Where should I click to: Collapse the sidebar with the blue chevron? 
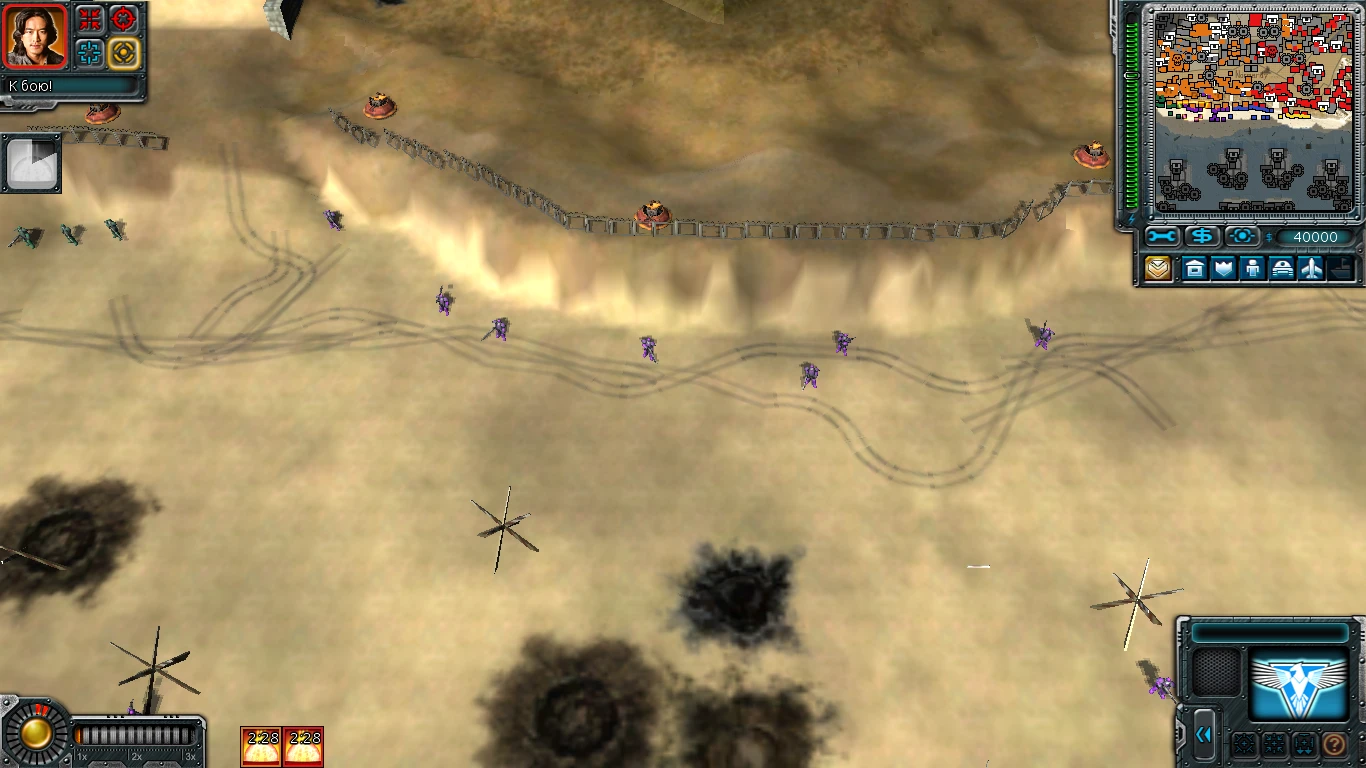point(1204,734)
